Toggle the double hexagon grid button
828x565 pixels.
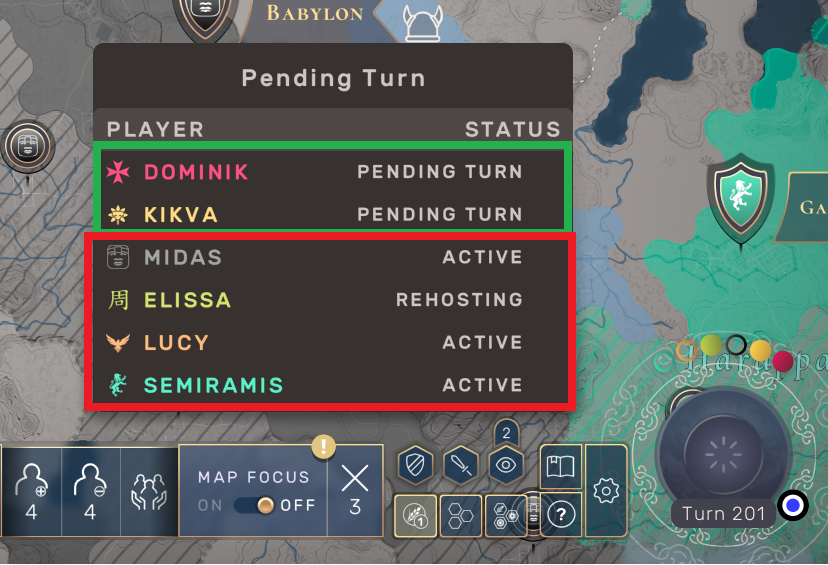click(x=460, y=516)
